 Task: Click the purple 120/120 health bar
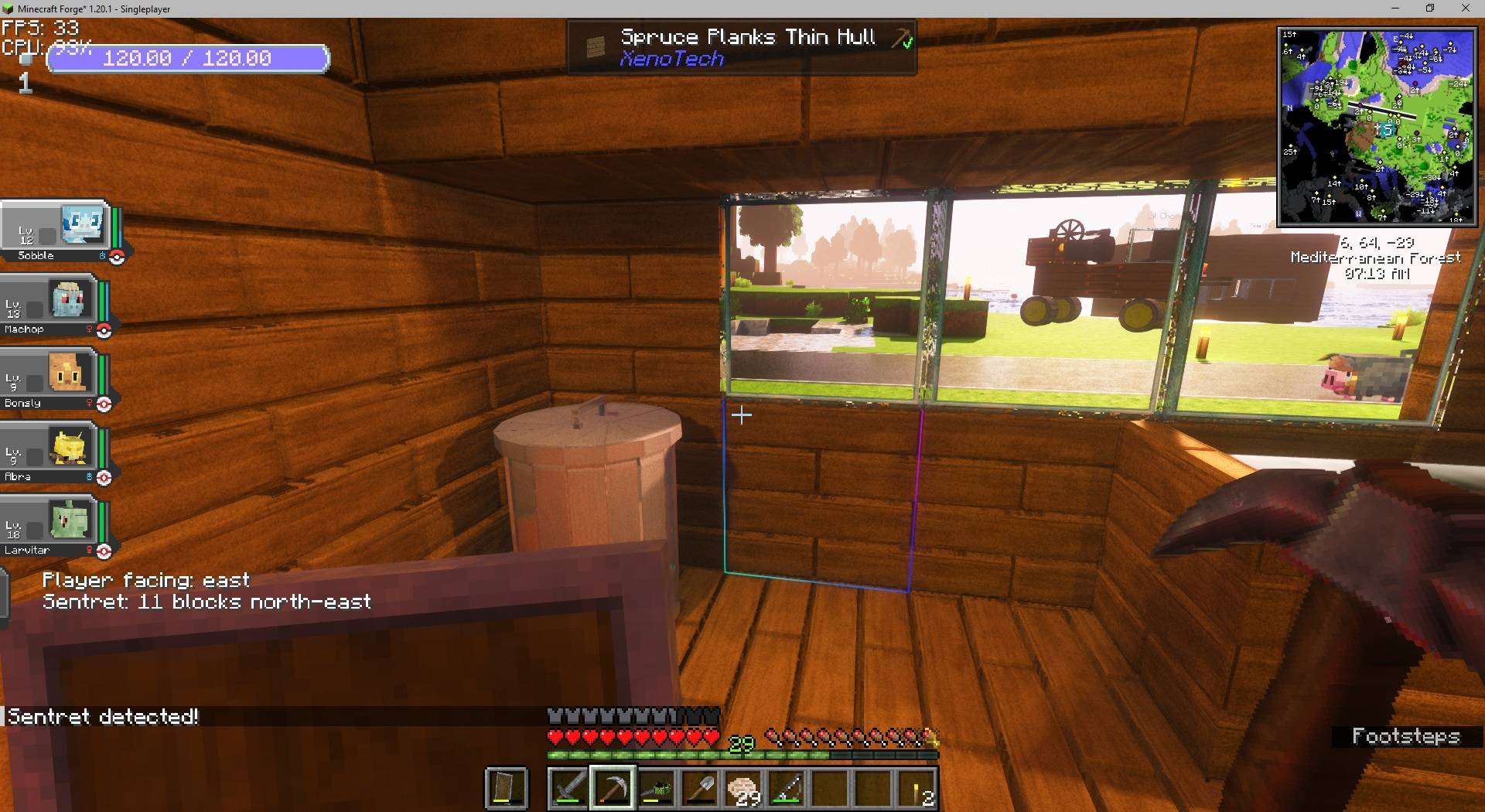pos(188,58)
